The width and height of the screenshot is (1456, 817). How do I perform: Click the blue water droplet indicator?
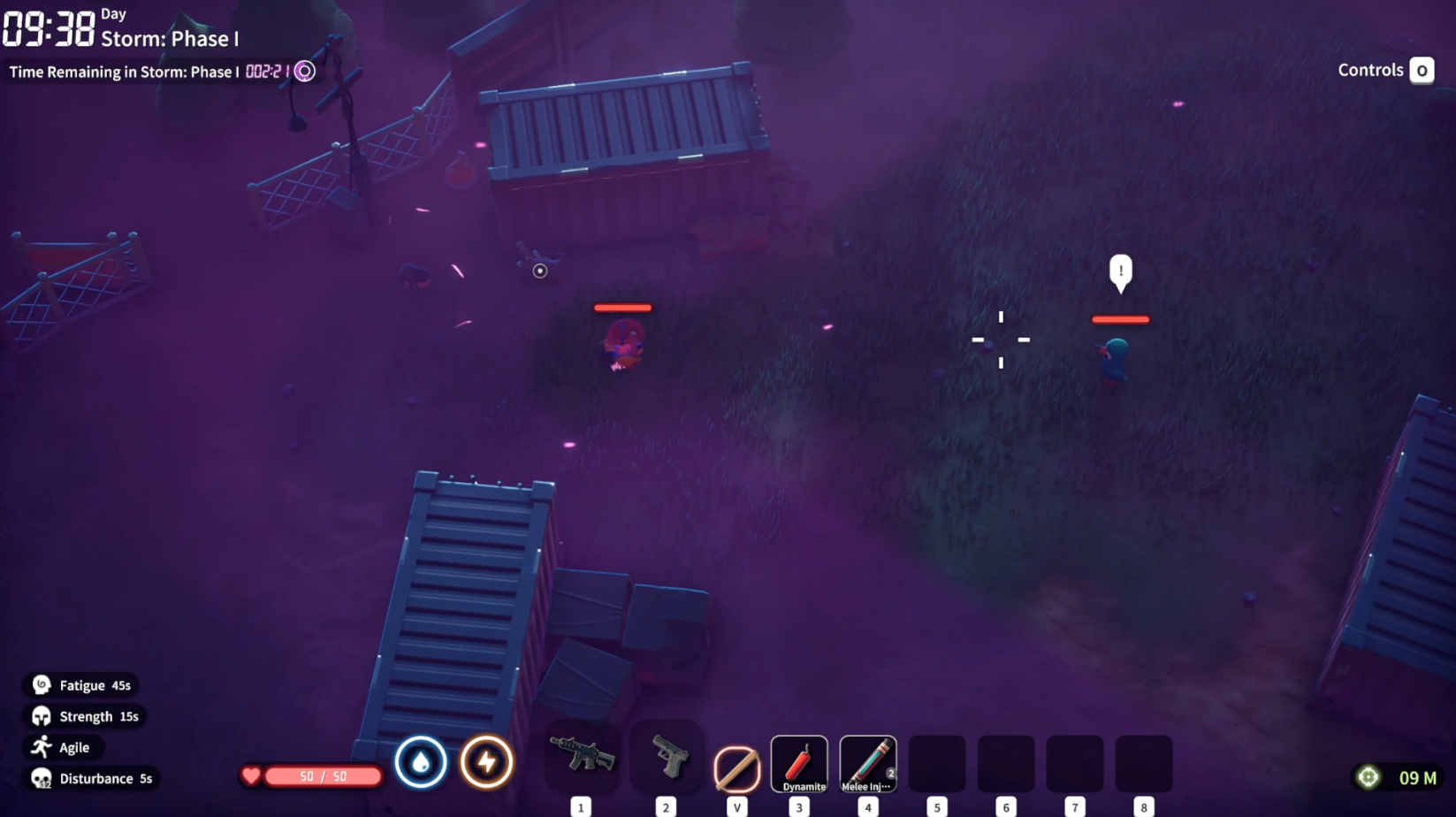tap(421, 762)
